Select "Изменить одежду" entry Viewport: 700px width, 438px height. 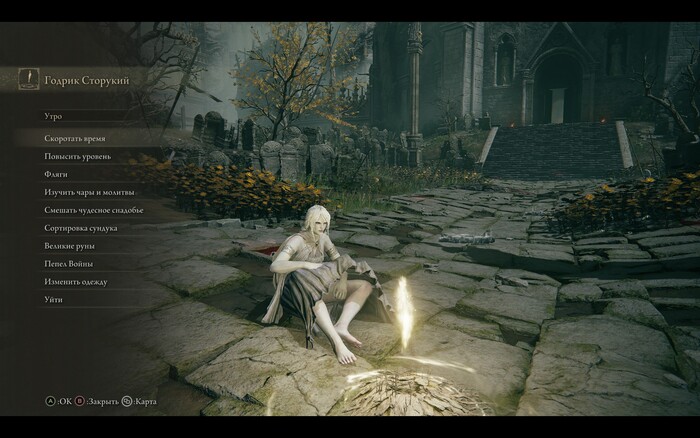pos(76,282)
